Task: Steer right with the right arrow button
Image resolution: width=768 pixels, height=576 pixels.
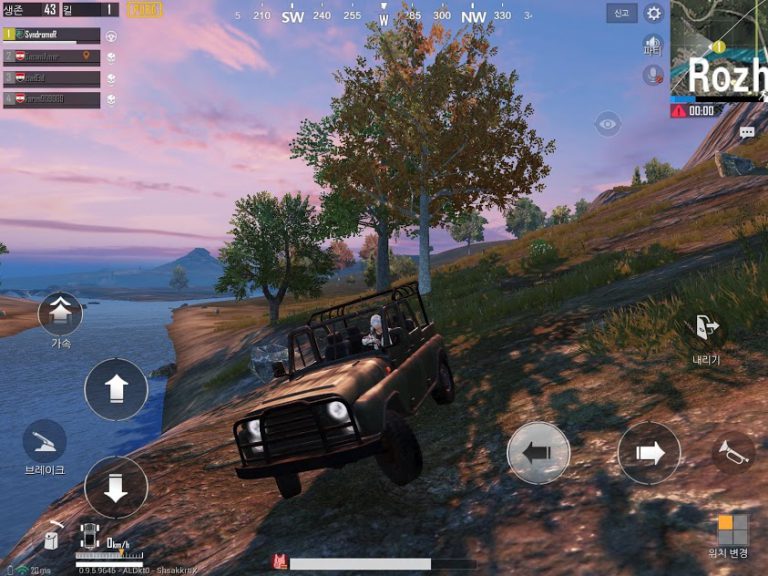Action: tap(648, 453)
